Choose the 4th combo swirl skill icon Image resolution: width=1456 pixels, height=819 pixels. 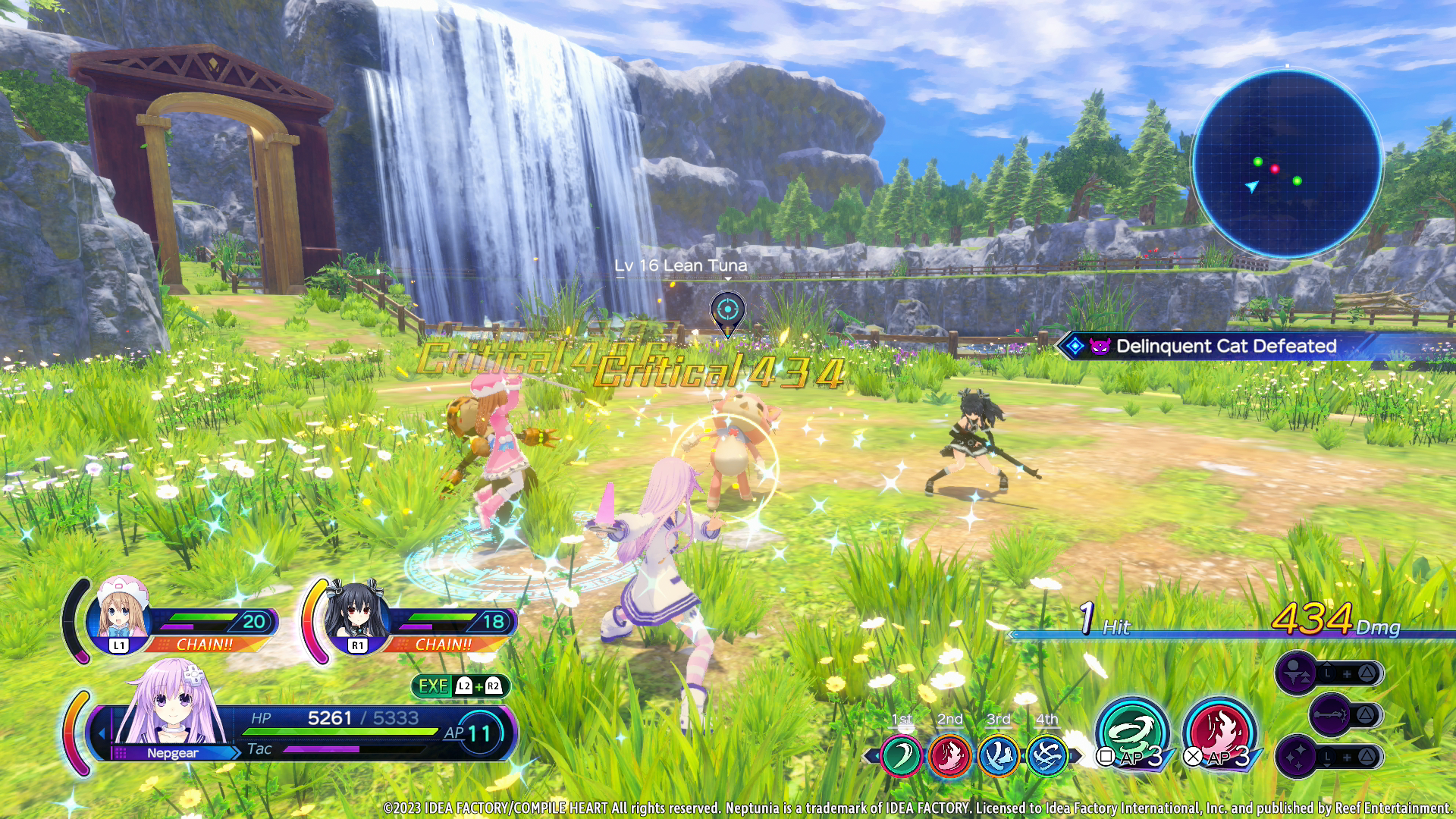click(1046, 756)
